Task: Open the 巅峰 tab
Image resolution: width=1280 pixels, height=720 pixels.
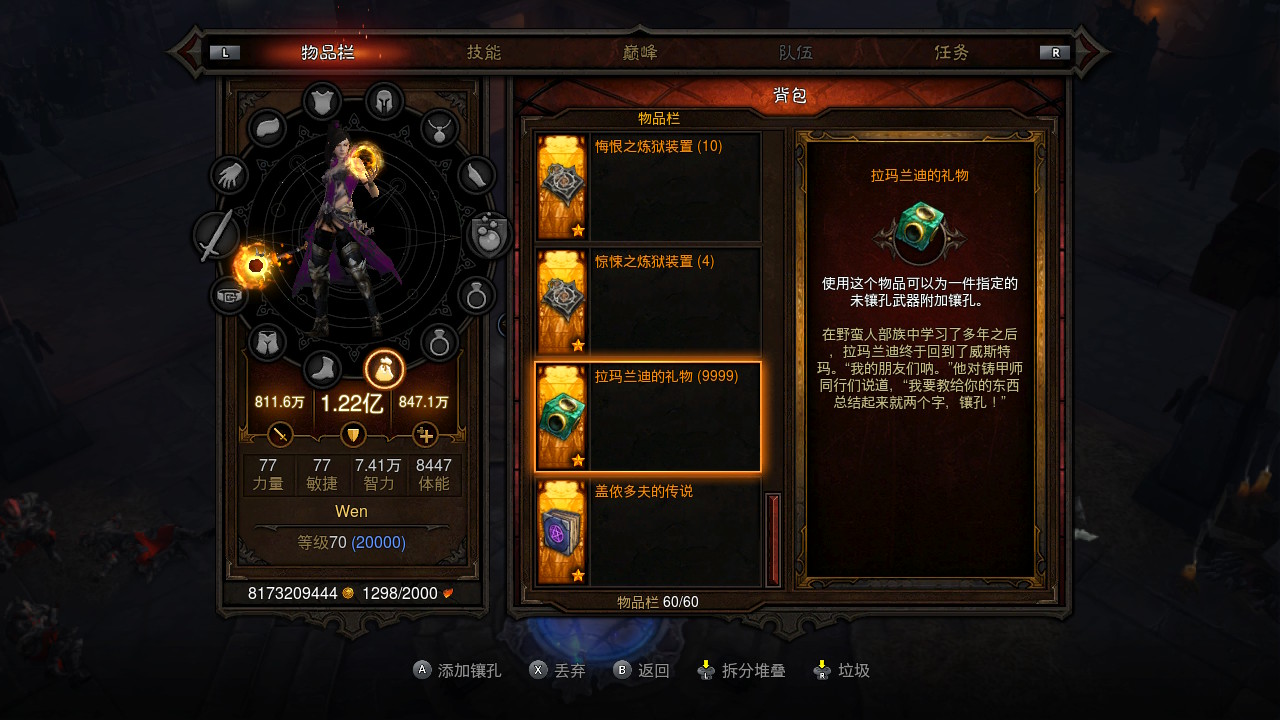Action: click(x=640, y=53)
